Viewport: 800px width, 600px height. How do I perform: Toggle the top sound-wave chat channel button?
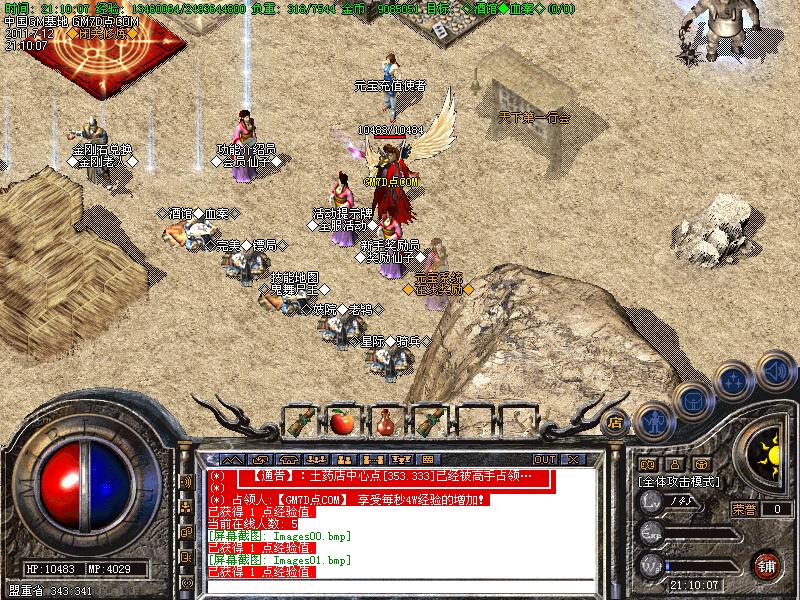click(x=186, y=482)
